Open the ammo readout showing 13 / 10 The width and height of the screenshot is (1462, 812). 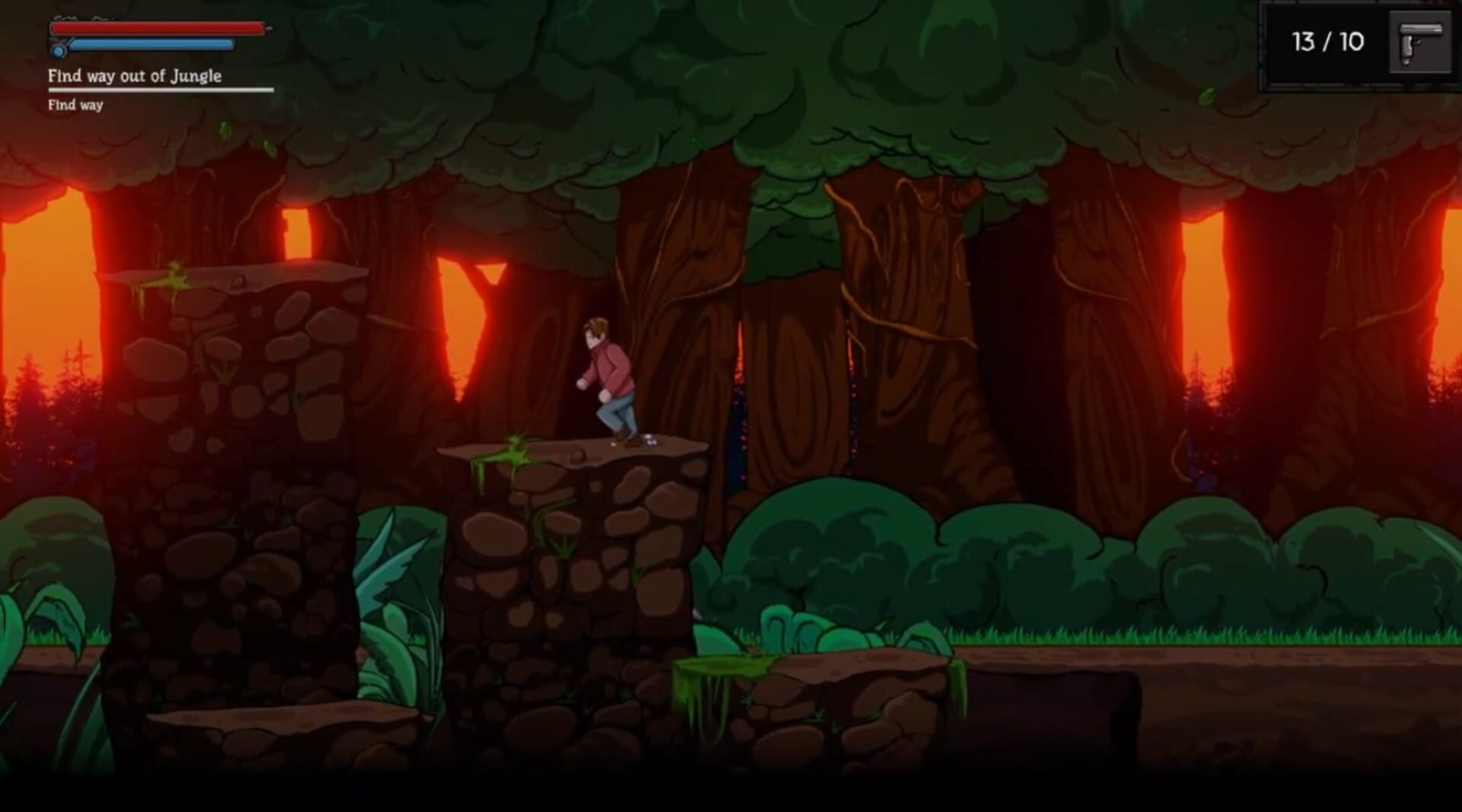click(x=1327, y=43)
